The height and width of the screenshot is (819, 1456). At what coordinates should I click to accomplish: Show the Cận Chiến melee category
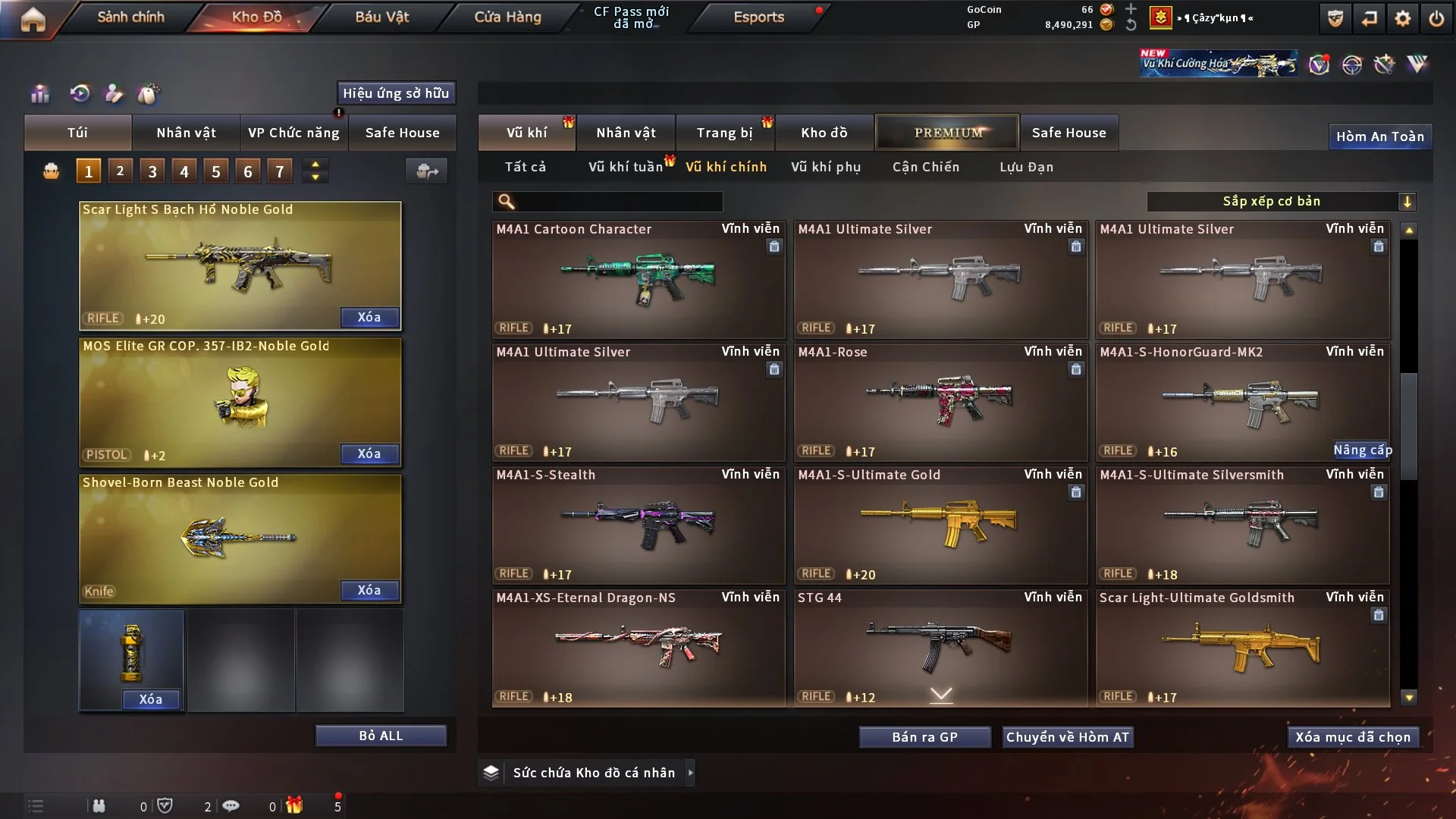coord(926,167)
